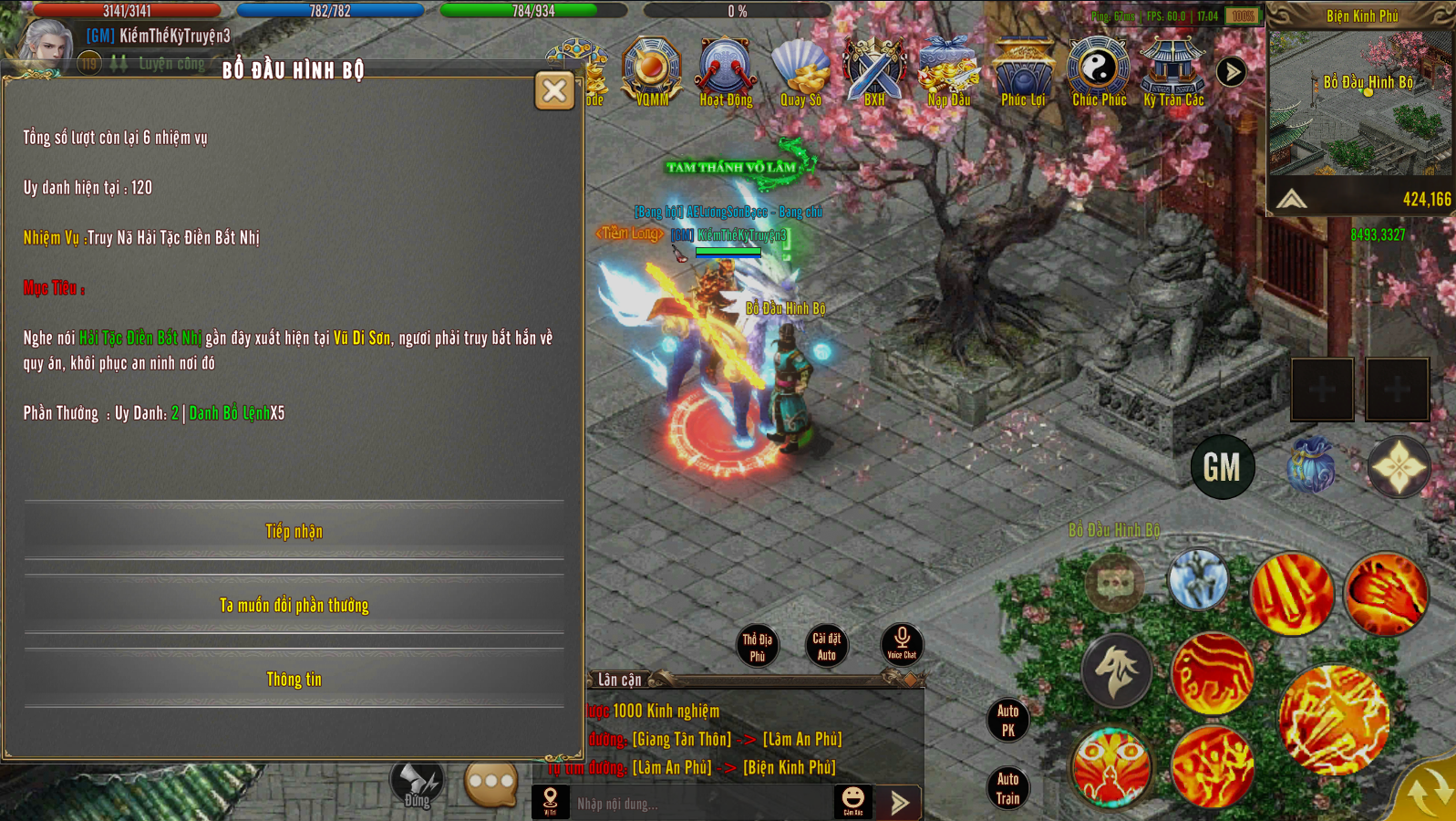The image size is (1456, 821).
Task: Open the Thông tin option
Action: pos(294,679)
